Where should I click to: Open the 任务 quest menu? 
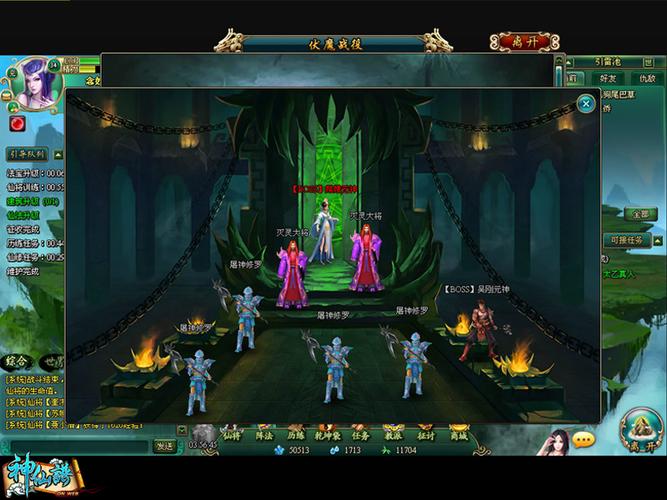click(x=361, y=435)
